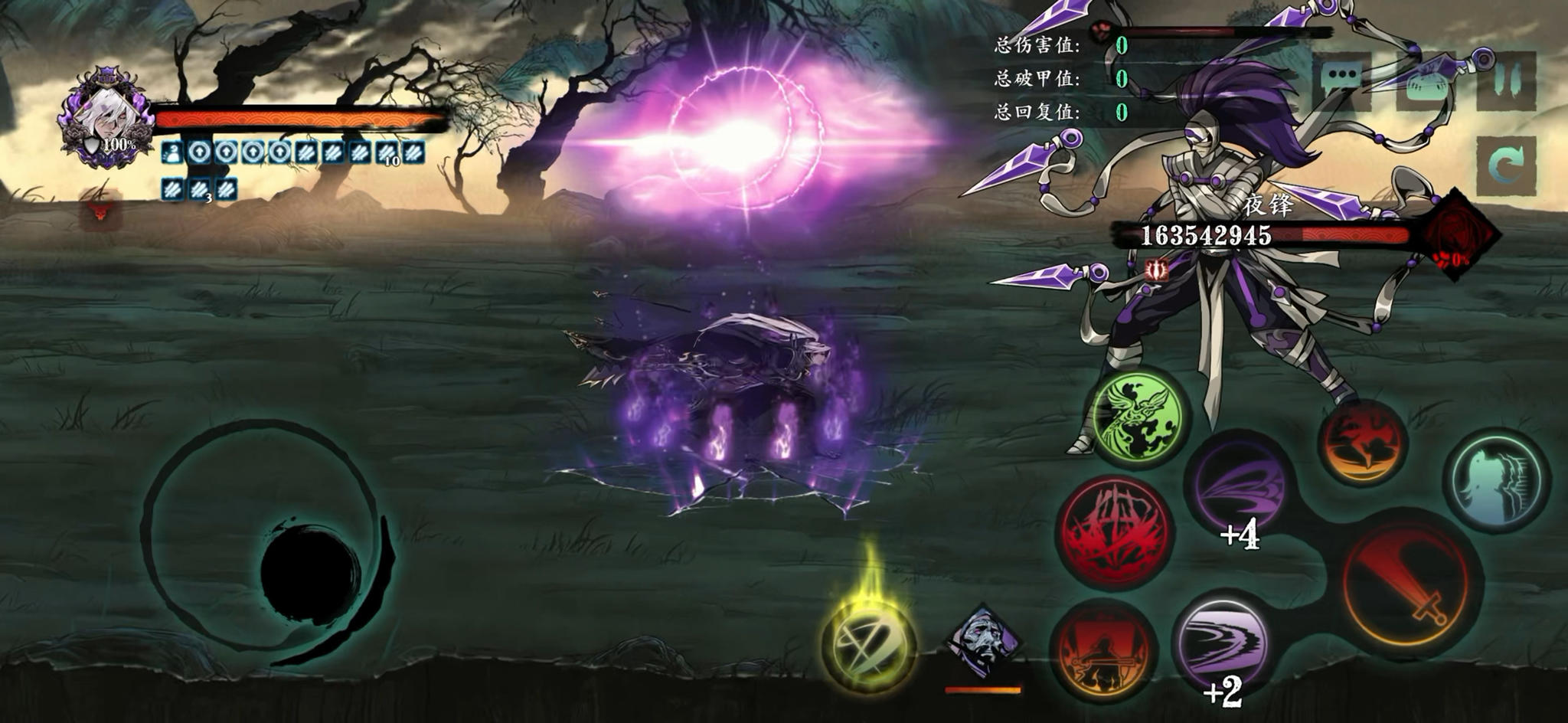Inspect the first buff icon with figure
The height and width of the screenshot is (723, 1568).
tap(173, 152)
